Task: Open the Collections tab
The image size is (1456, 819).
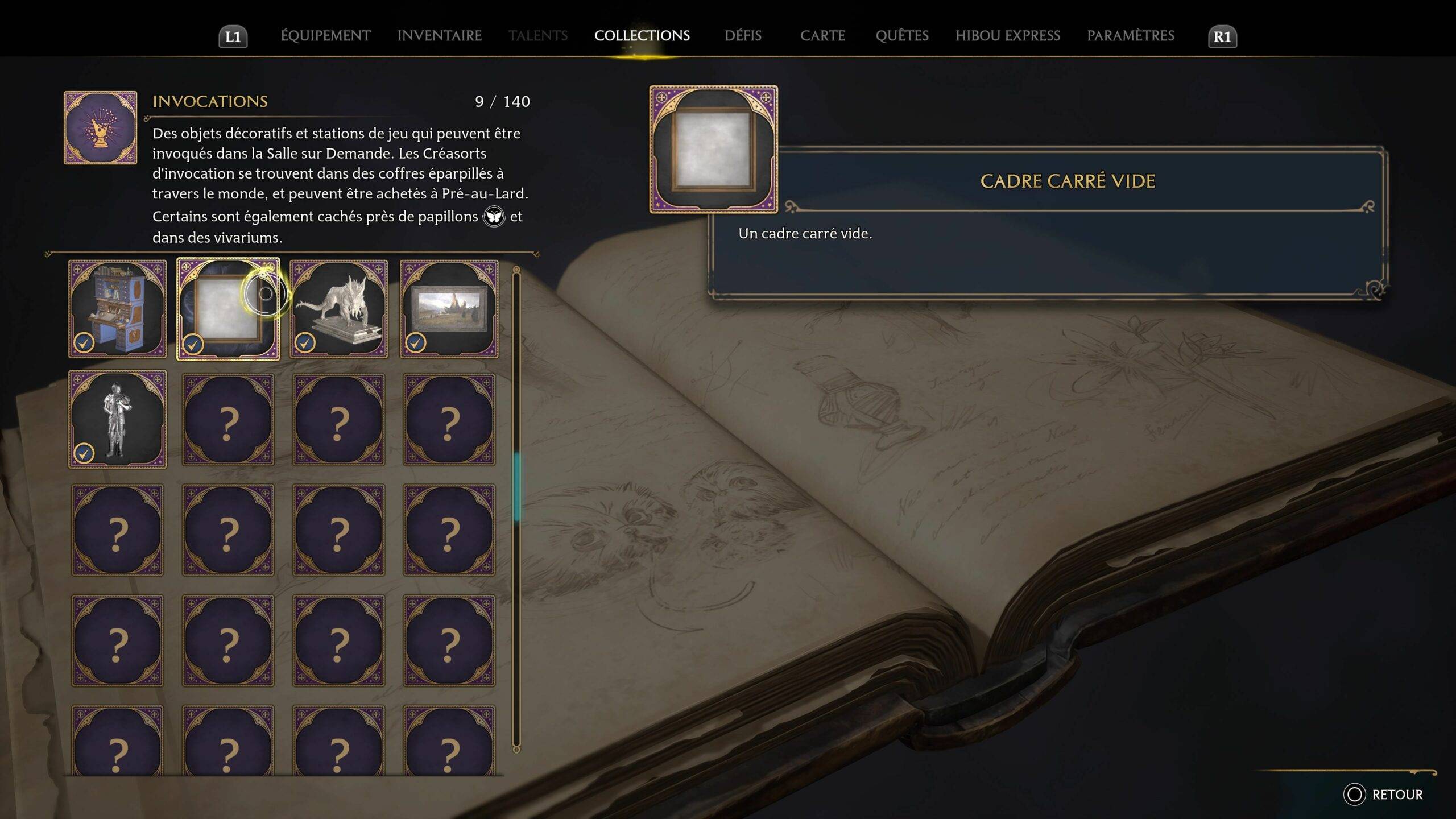Action: click(642, 36)
